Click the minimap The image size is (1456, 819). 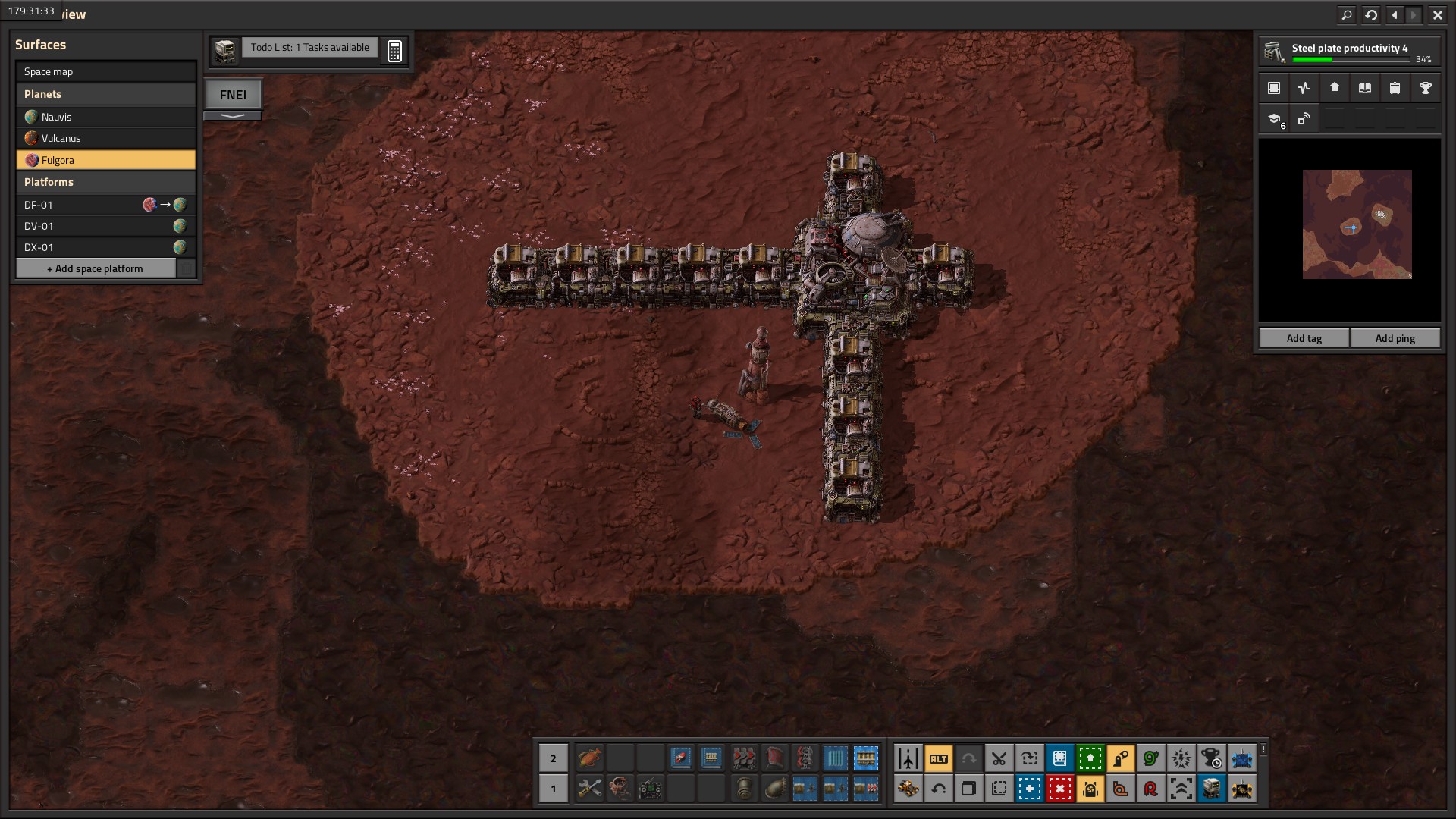coord(1357,224)
